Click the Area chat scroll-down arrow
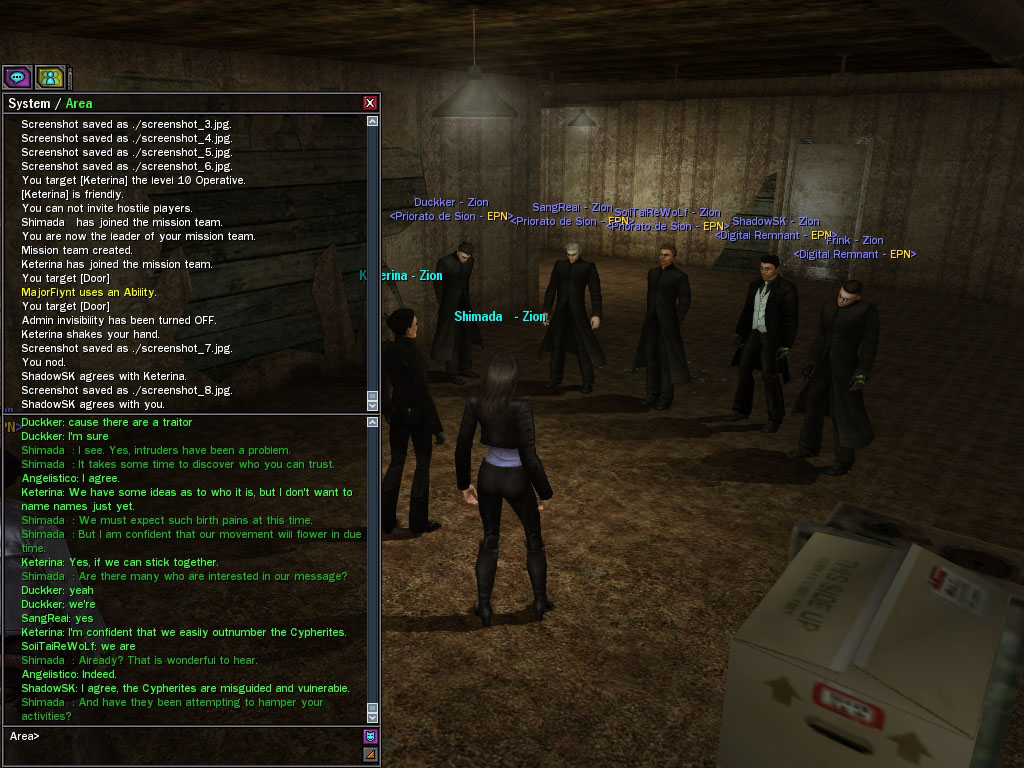This screenshot has width=1024, height=768. 373,716
